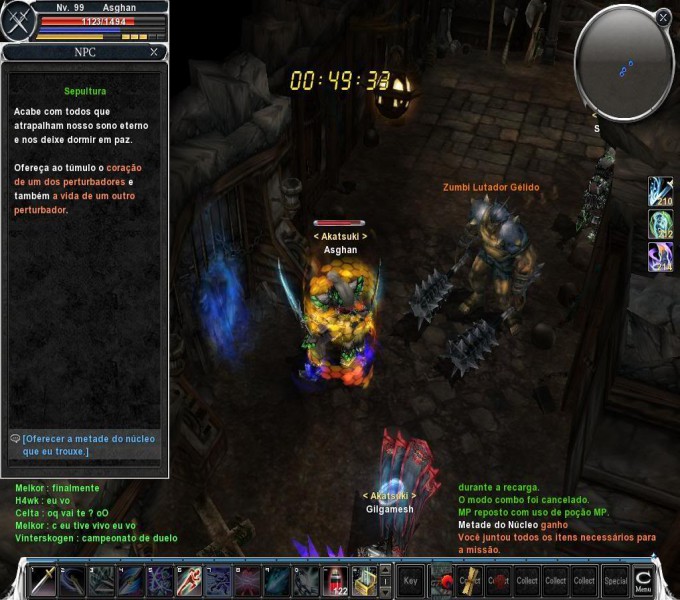680x600 pixels.
Task: Use the red potion with count 122
Action: pos(336,581)
